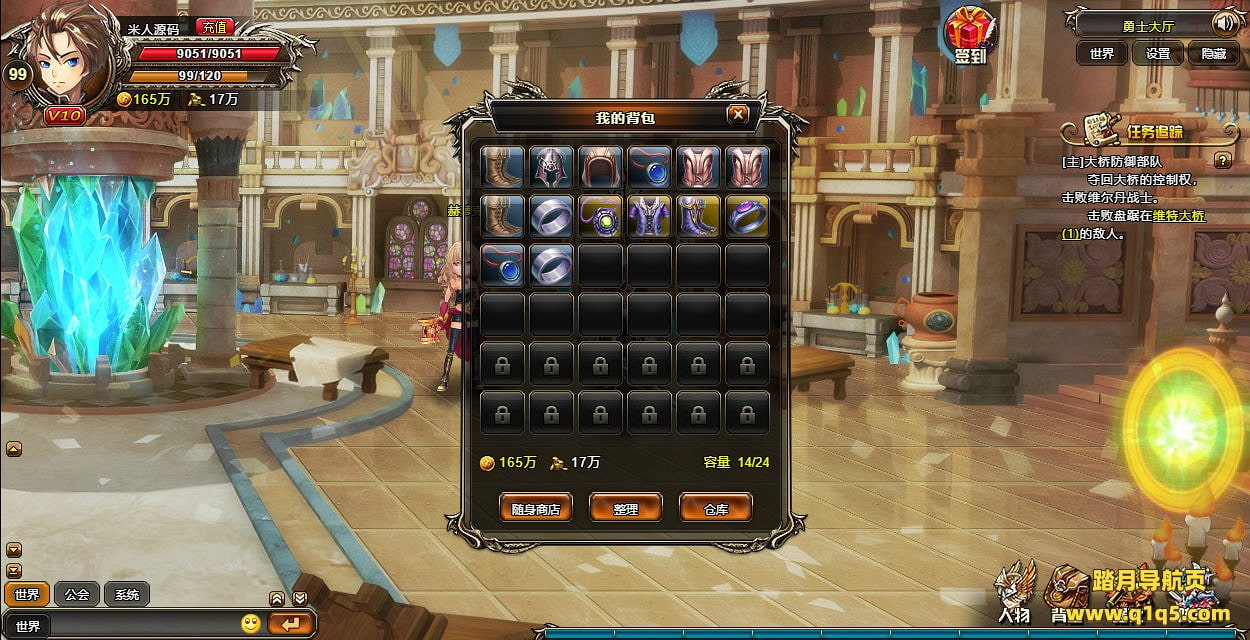The height and width of the screenshot is (640, 1250).
Task: Open the chat emoji smiley picker
Action: click(251, 624)
